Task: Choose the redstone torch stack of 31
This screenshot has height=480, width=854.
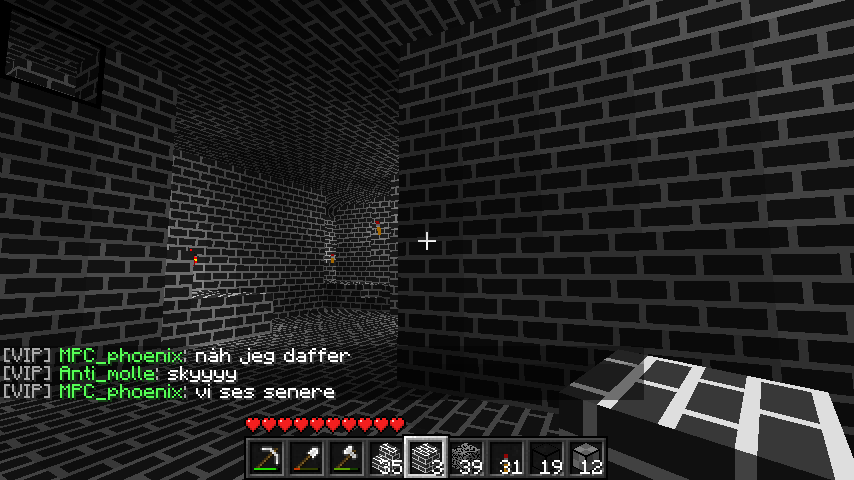Action: (506, 458)
